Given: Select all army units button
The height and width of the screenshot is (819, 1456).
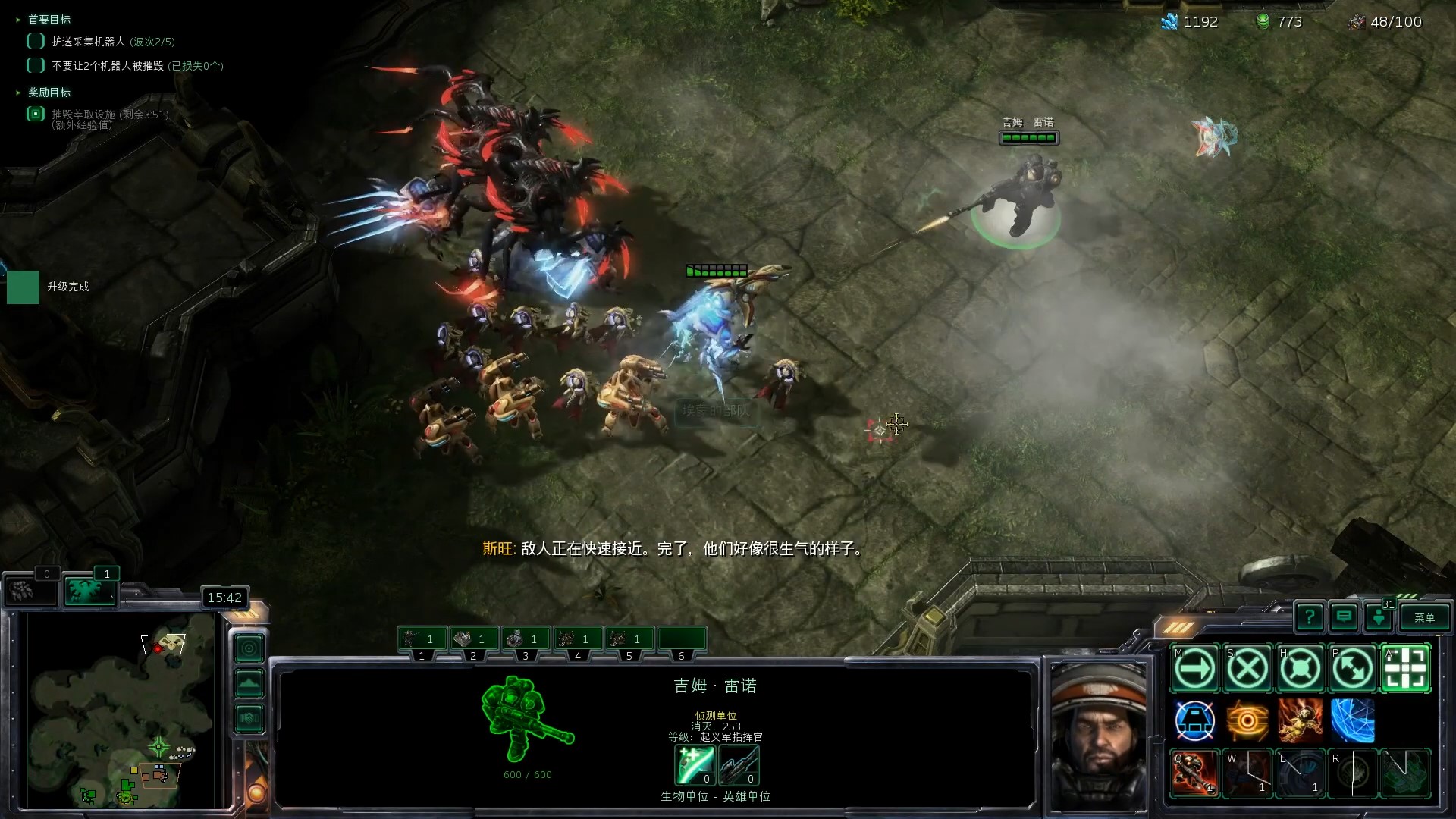Looking at the screenshot, I should click(x=89, y=590).
